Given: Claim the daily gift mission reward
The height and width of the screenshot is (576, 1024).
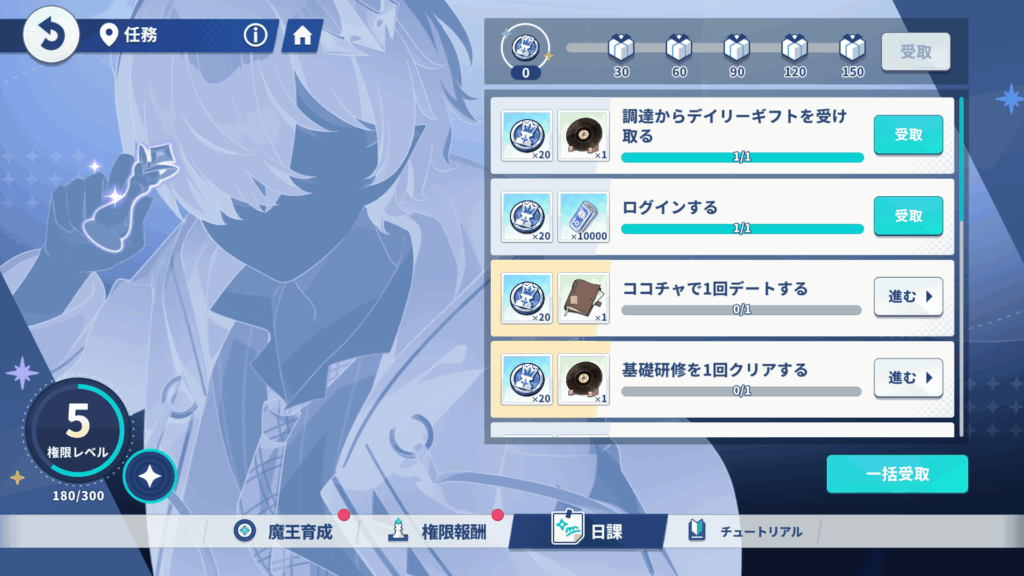Looking at the screenshot, I should [x=908, y=135].
